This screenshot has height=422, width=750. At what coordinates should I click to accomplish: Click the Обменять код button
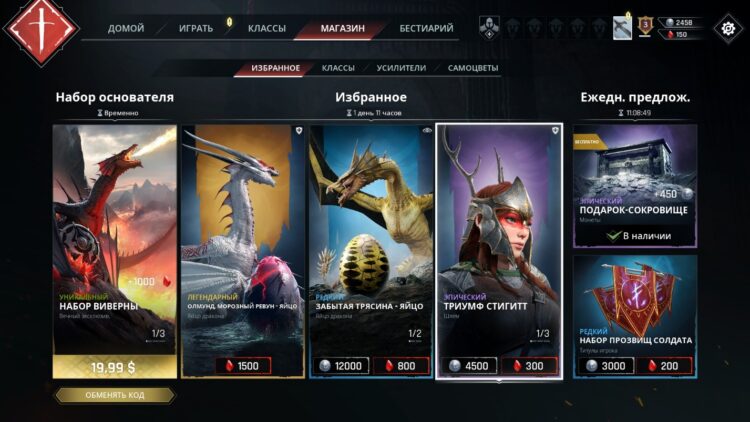pos(114,395)
